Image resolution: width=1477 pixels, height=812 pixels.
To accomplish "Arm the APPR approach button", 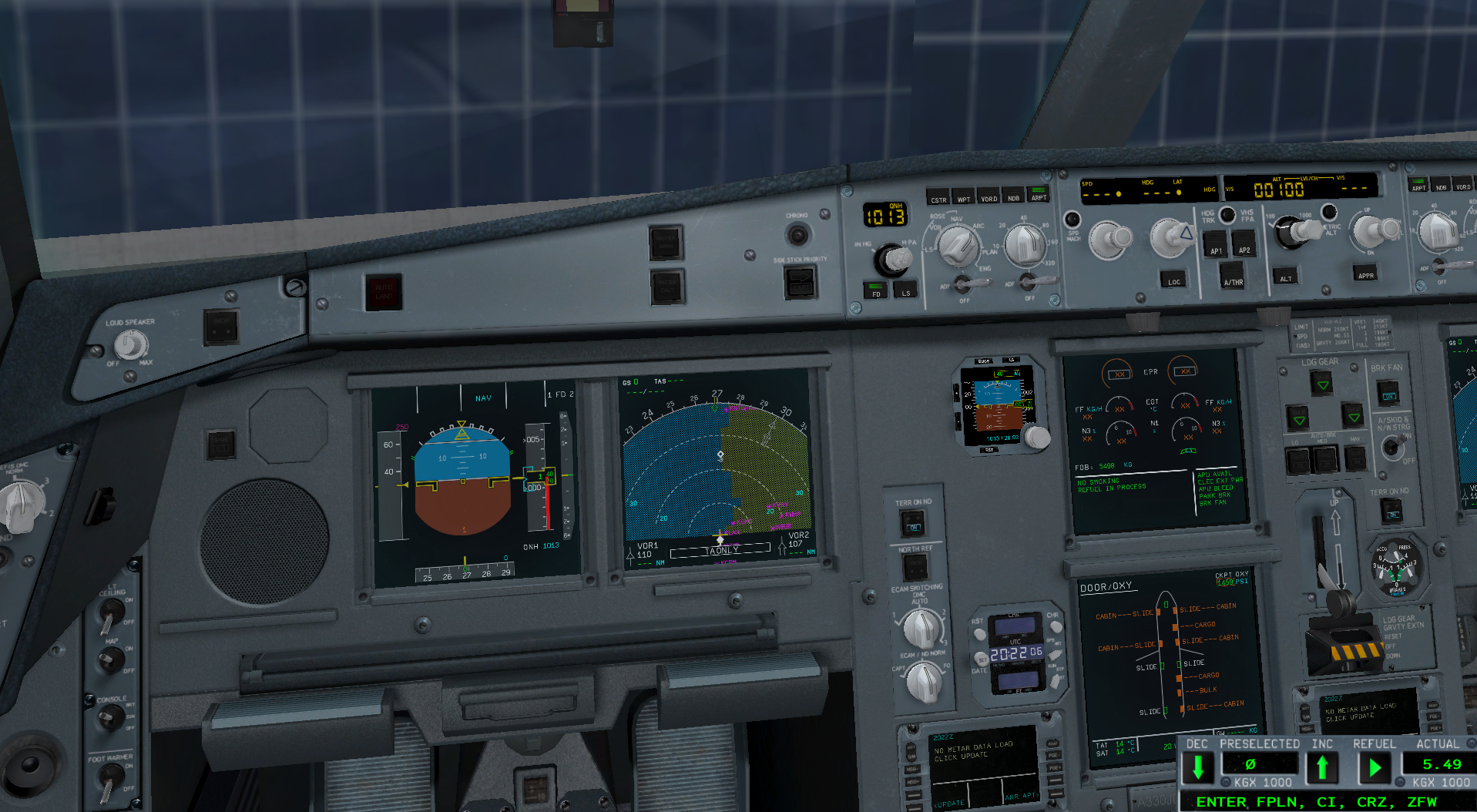I will tap(1365, 273).
